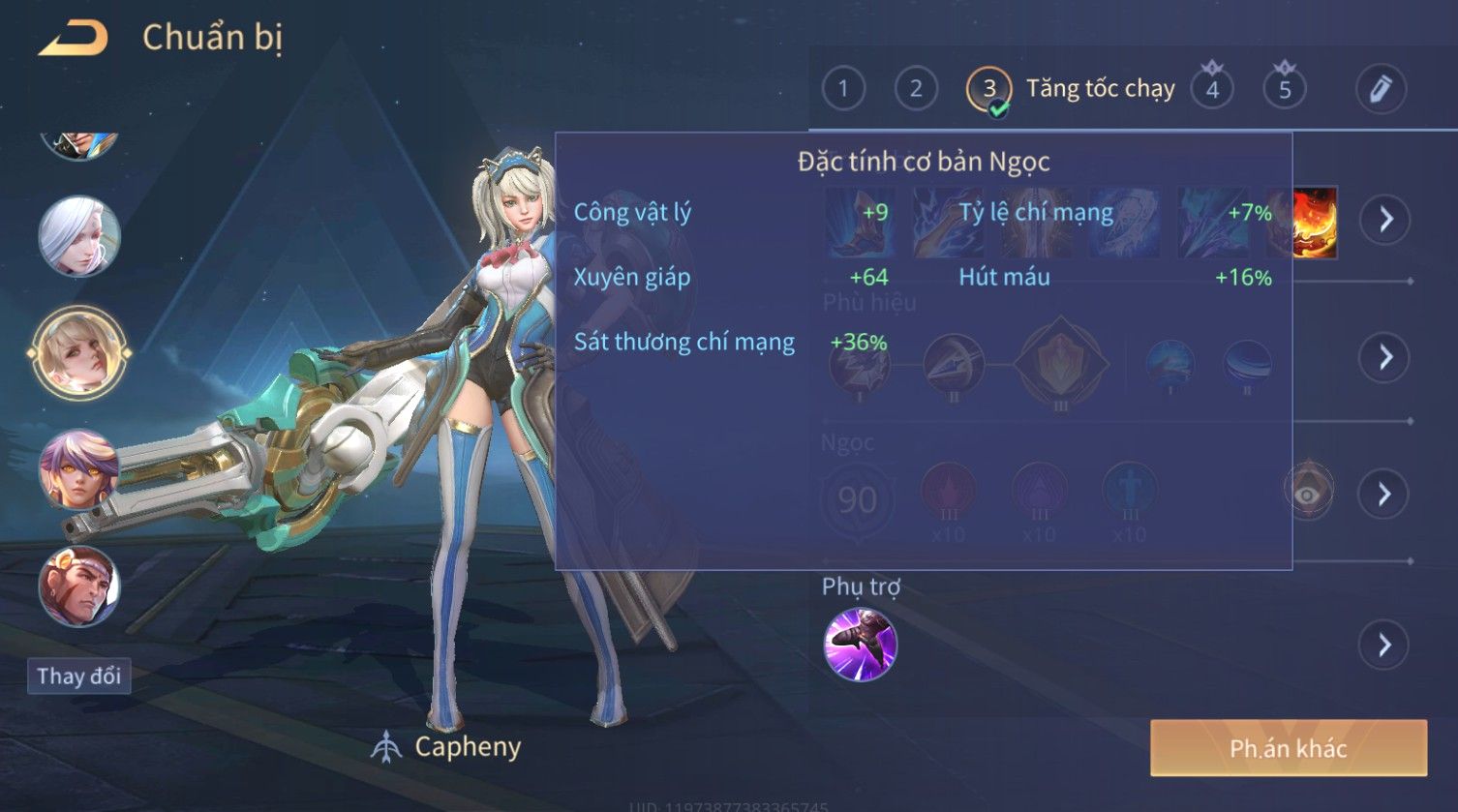Choose the highlighted blonde Capheny portrait
1458x812 pixels.
[x=79, y=352]
